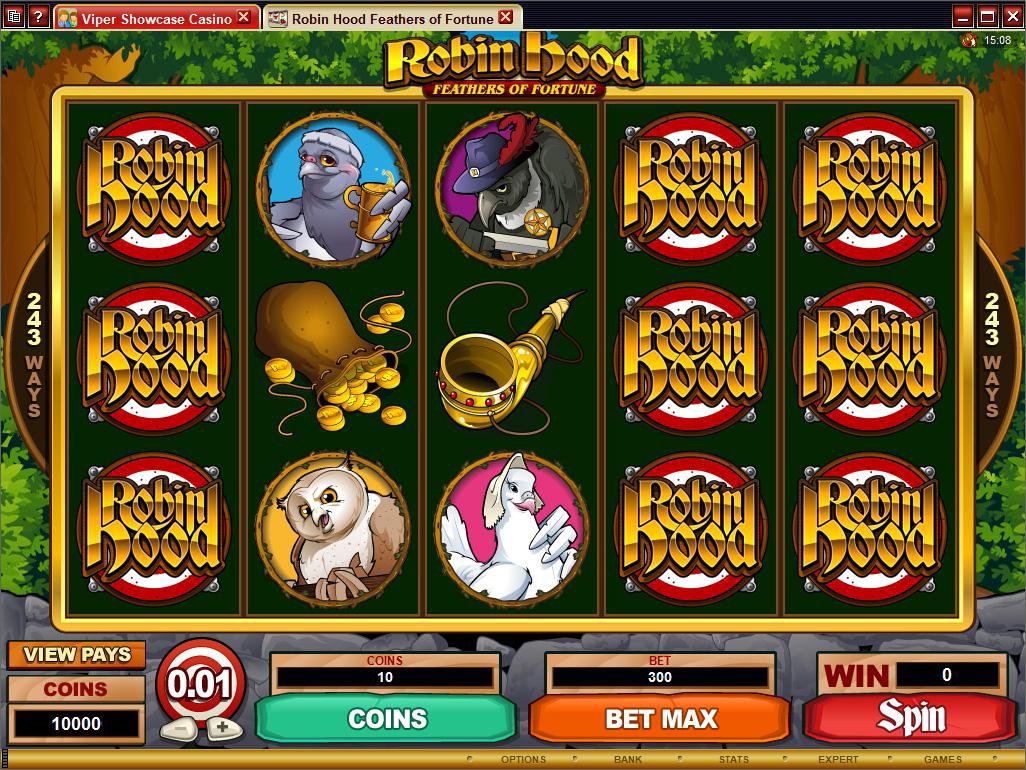Show the Stats menu
This screenshot has width=1026, height=770.
[x=733, y=760]
